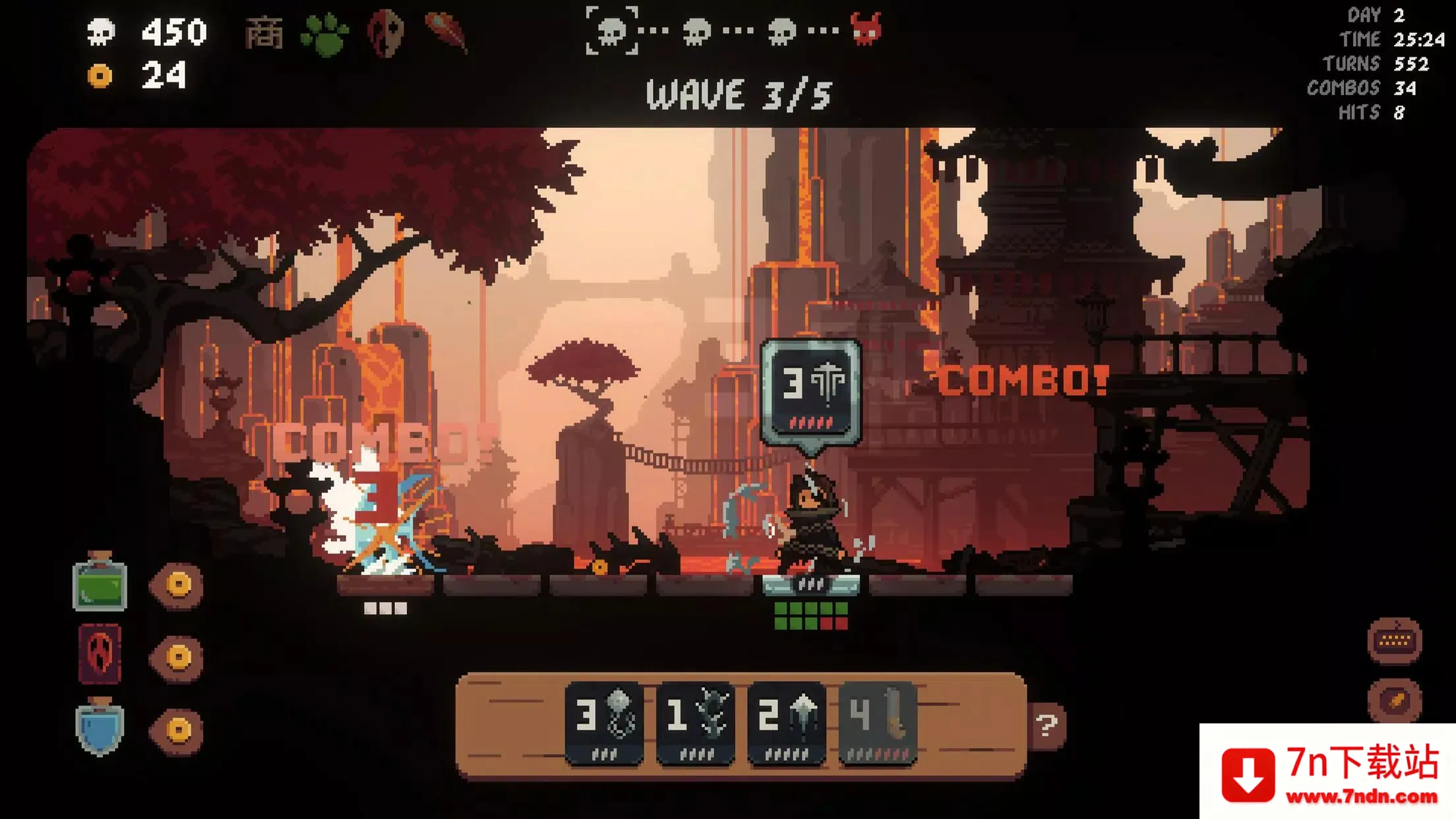The height and width of the screenshot is (819, 1456).
Task: Use the green potion bottle
Action: (x=100, y=583)
